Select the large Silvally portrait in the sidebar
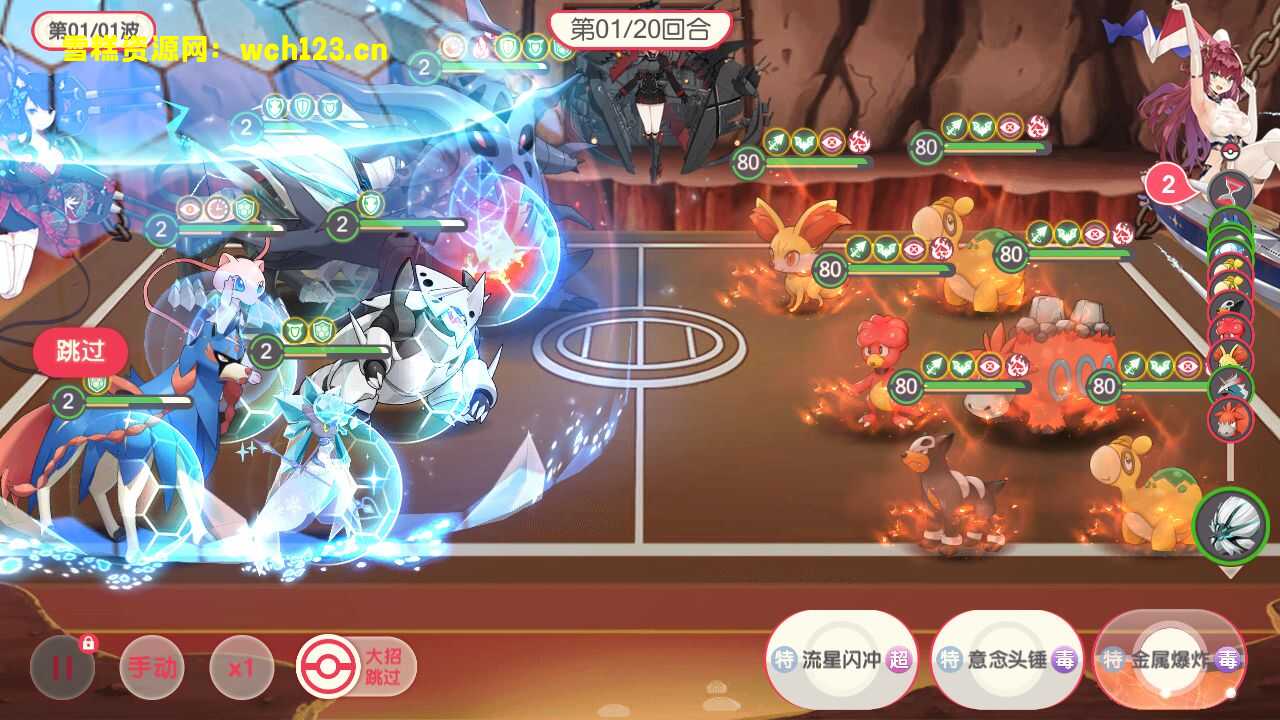This screenshot has height=720, width=1280. coord(1230,521)
